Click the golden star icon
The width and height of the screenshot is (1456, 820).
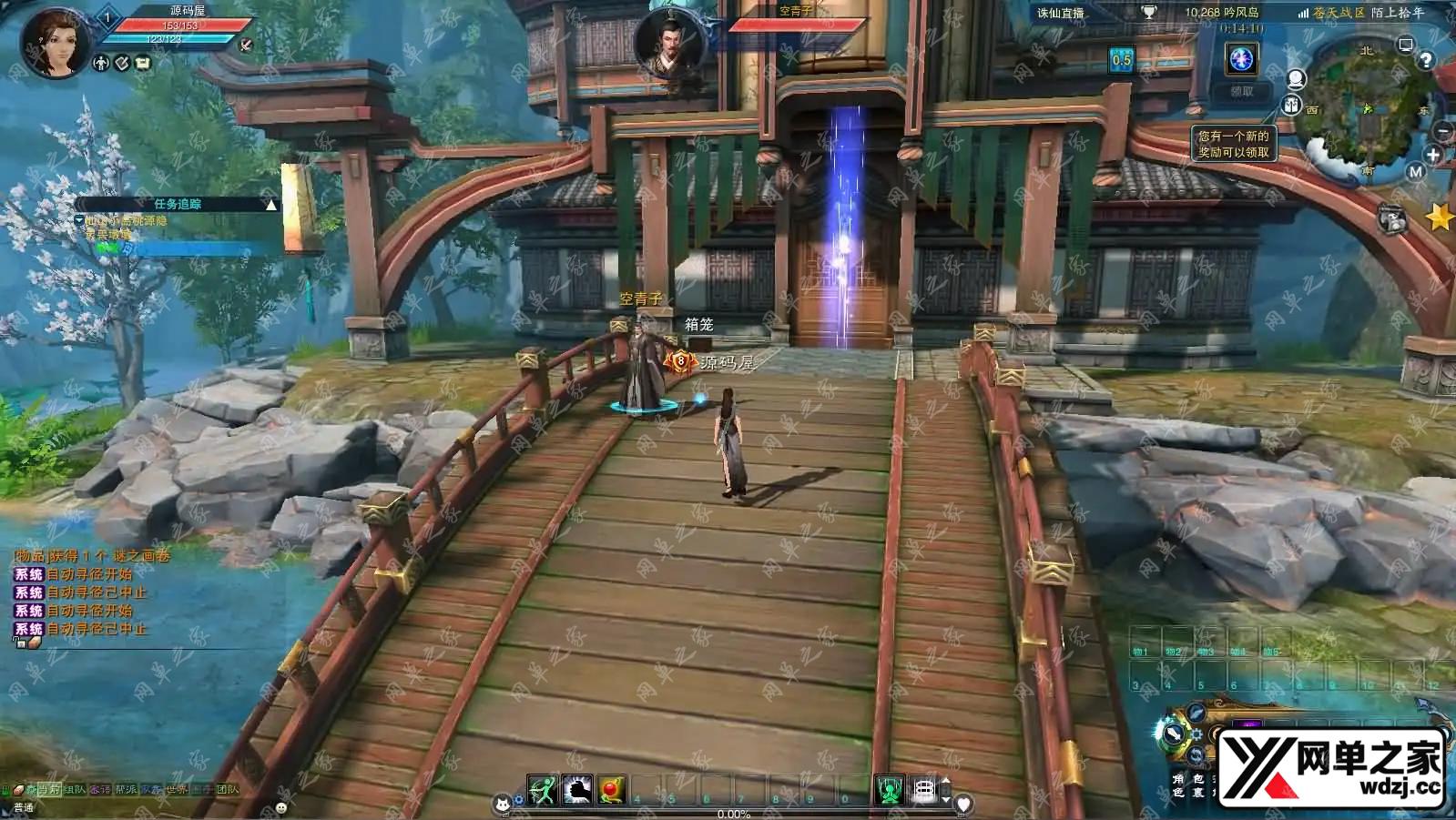(x=1439, y=217)
